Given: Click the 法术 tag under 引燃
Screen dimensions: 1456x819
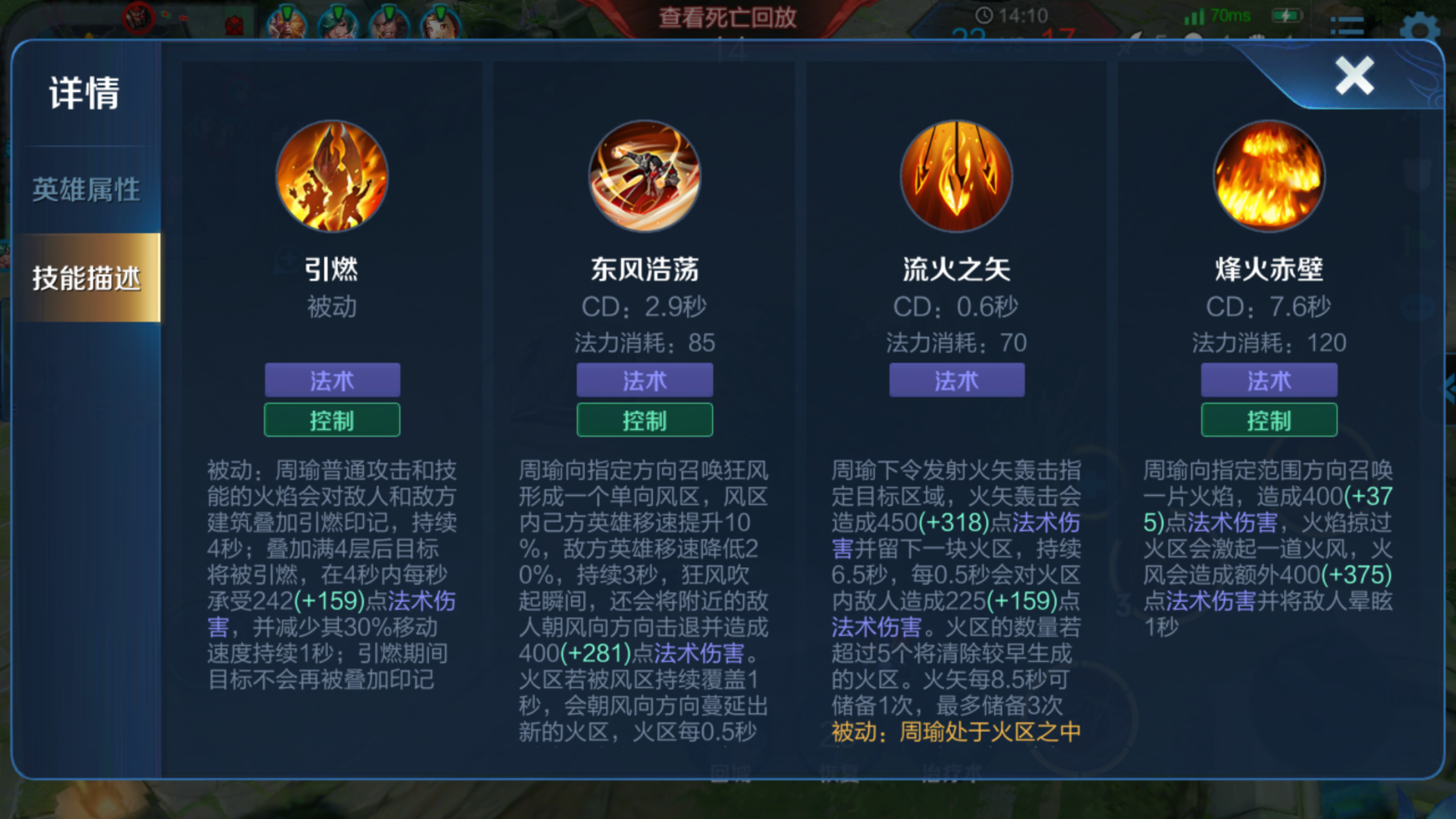Looking at the screenshot, I should 332,380.
